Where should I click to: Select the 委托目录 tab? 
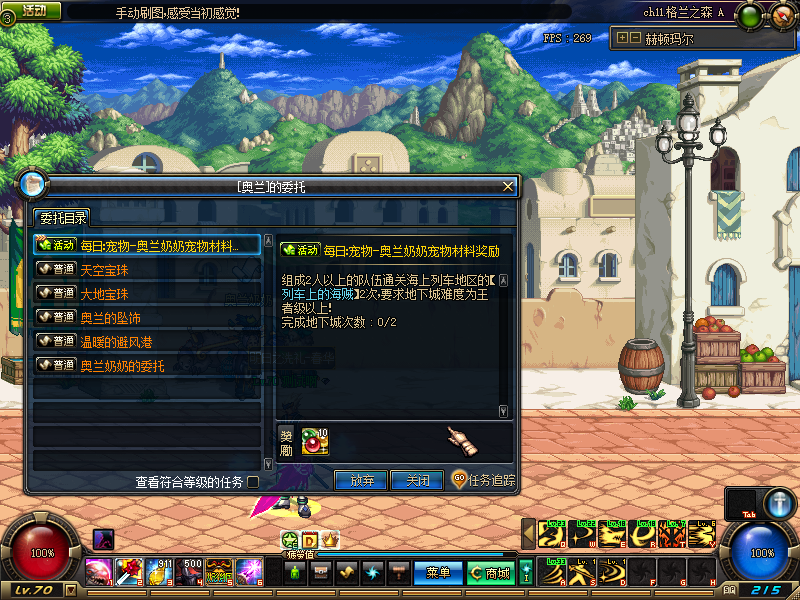click(x=62, y=218)
